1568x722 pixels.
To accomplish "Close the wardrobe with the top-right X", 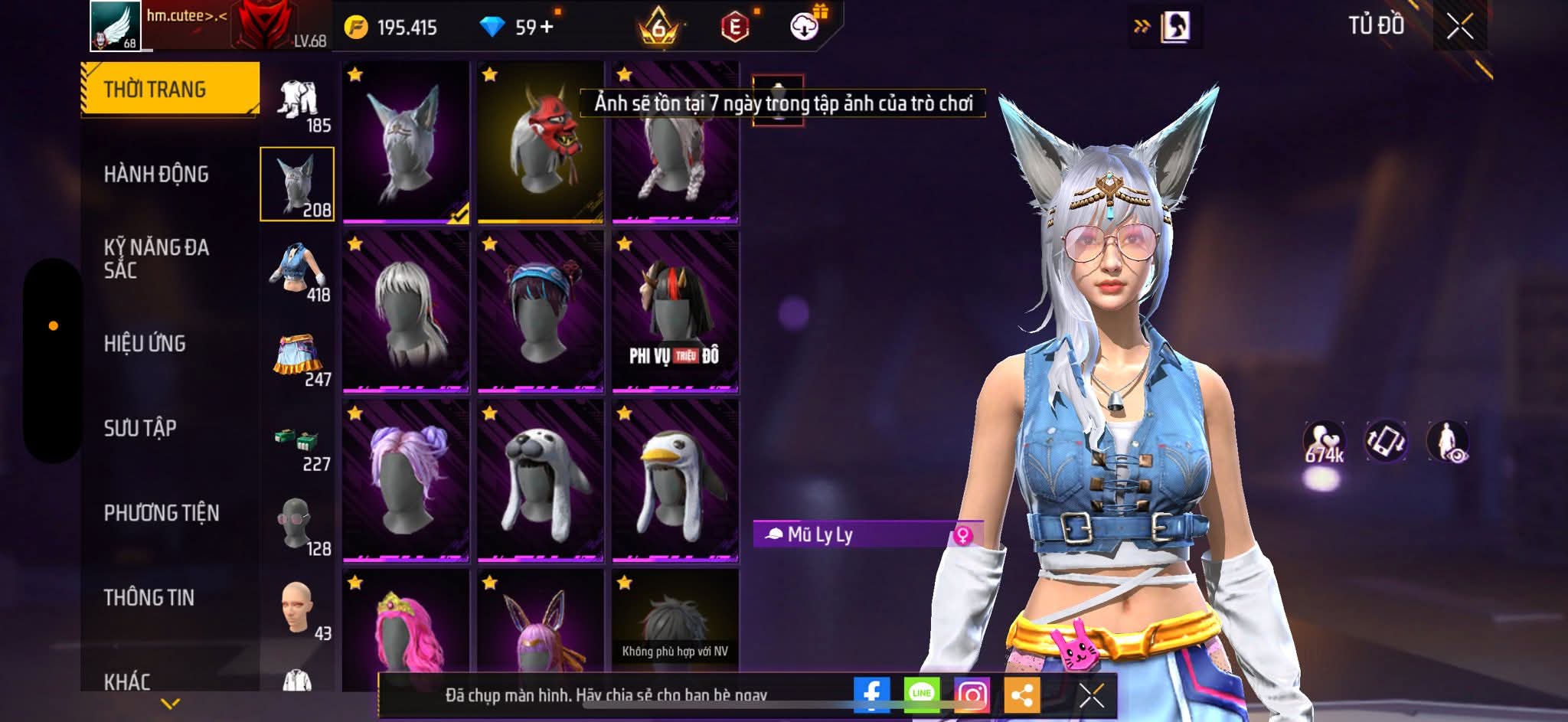I will coord(1459,27).
